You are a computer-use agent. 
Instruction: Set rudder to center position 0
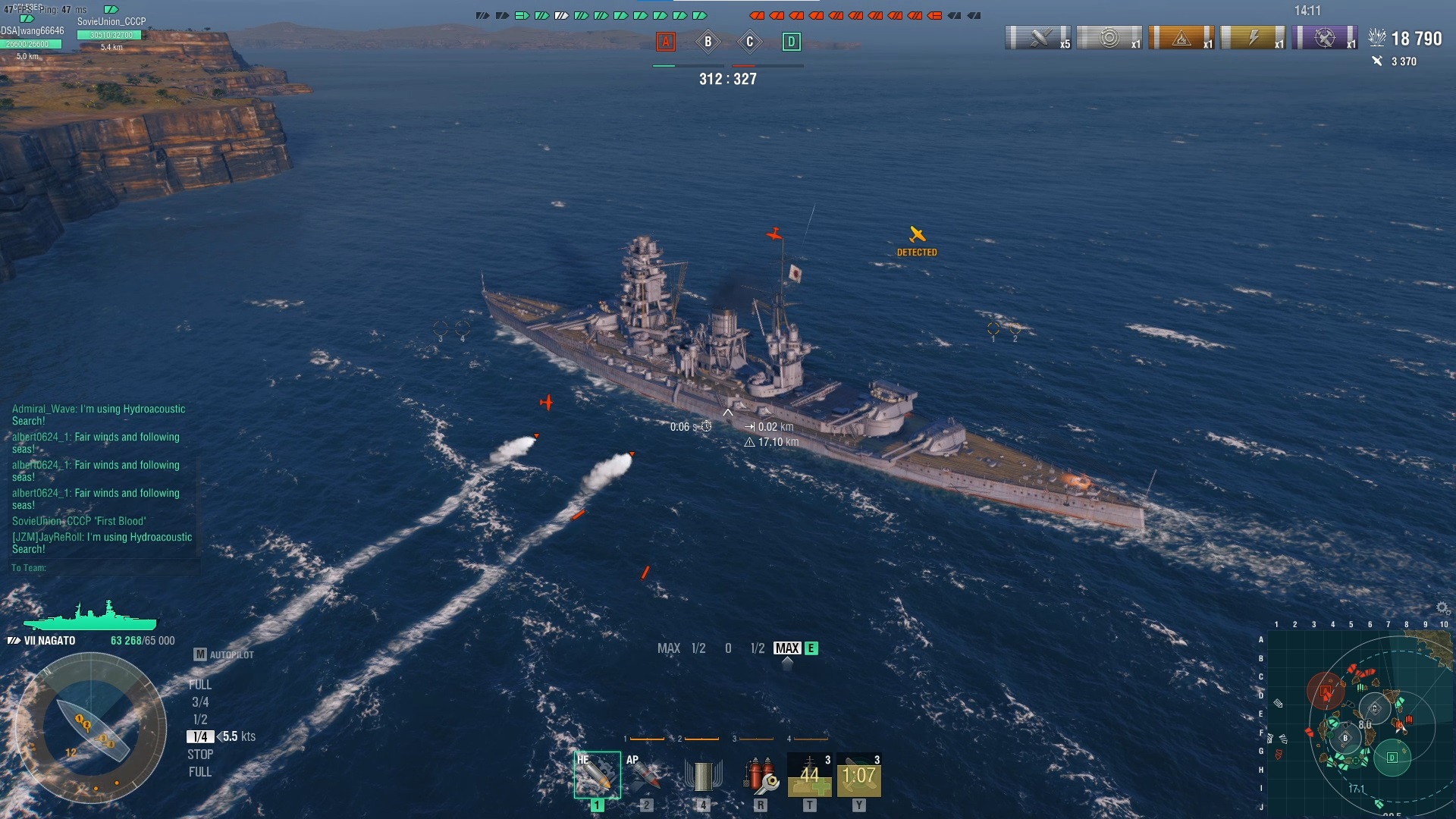728,648
